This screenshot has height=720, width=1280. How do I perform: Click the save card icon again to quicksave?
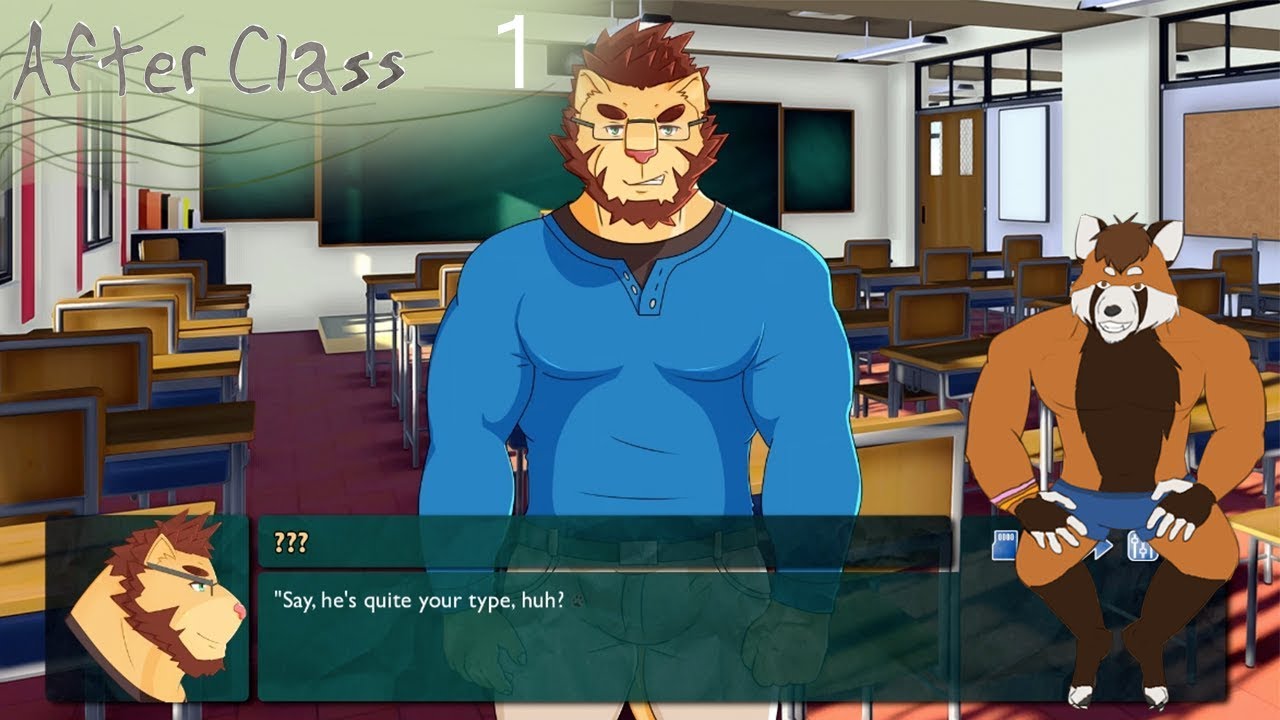1004,545
